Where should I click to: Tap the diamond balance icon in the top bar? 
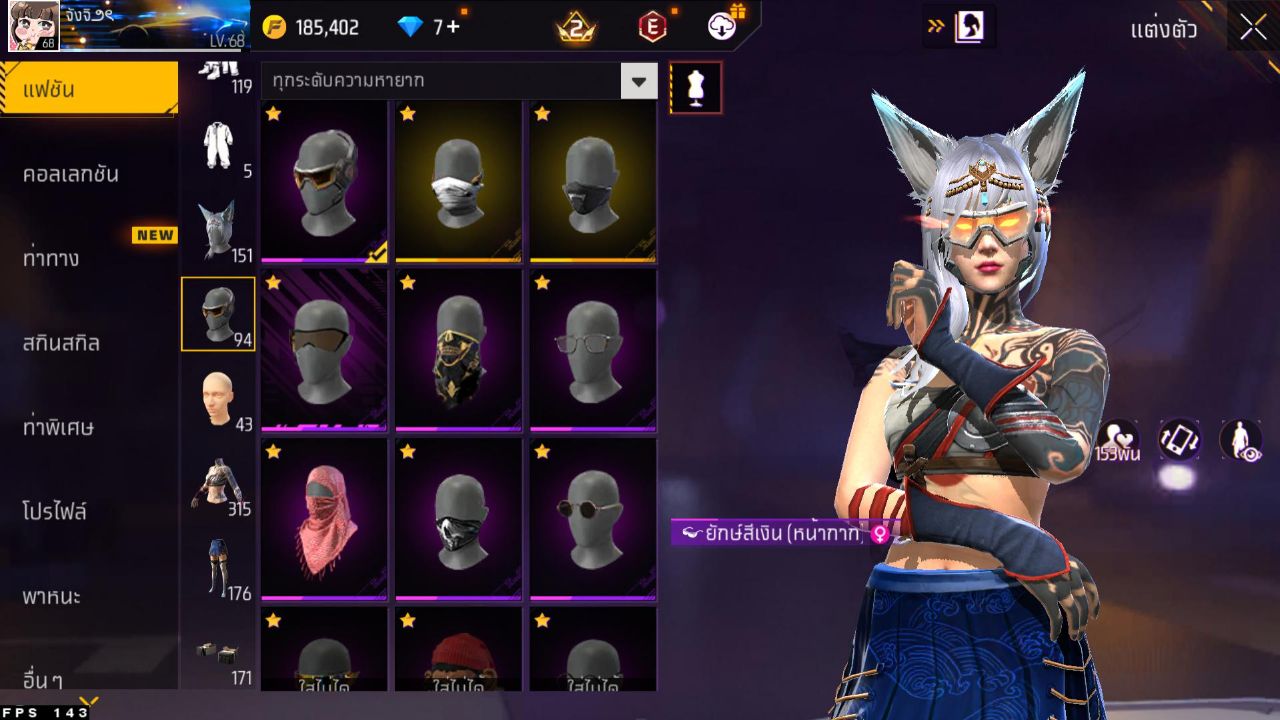coord(408,28)
